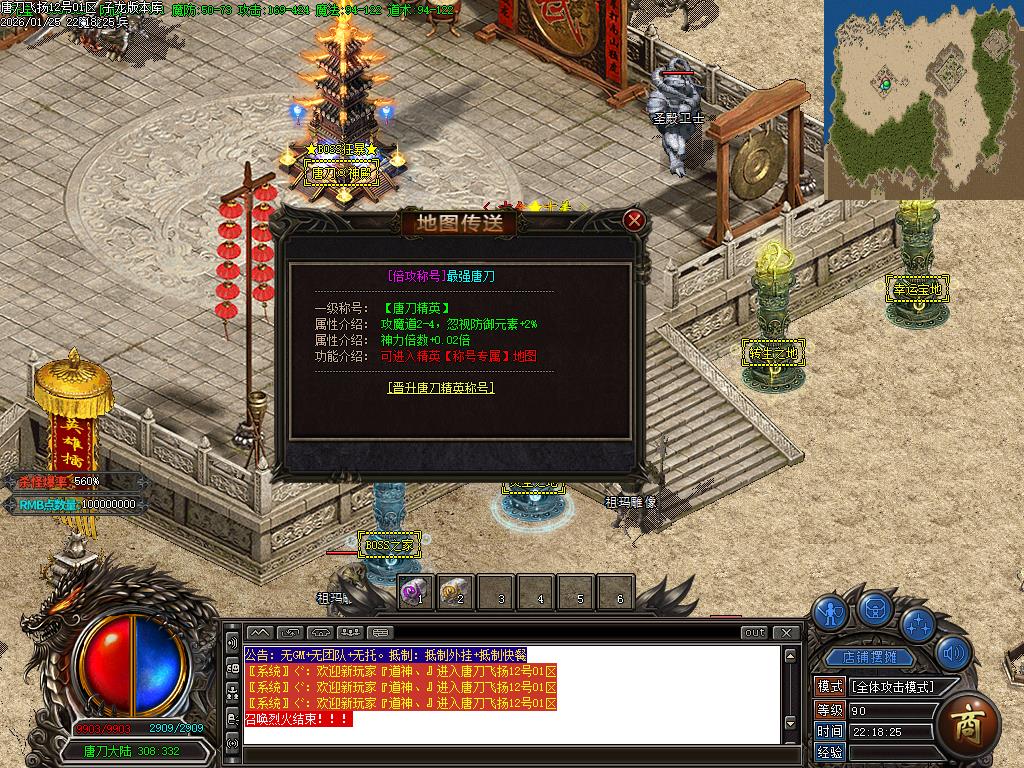Click the first chat toolbar button with peak icon

[259, 632]
